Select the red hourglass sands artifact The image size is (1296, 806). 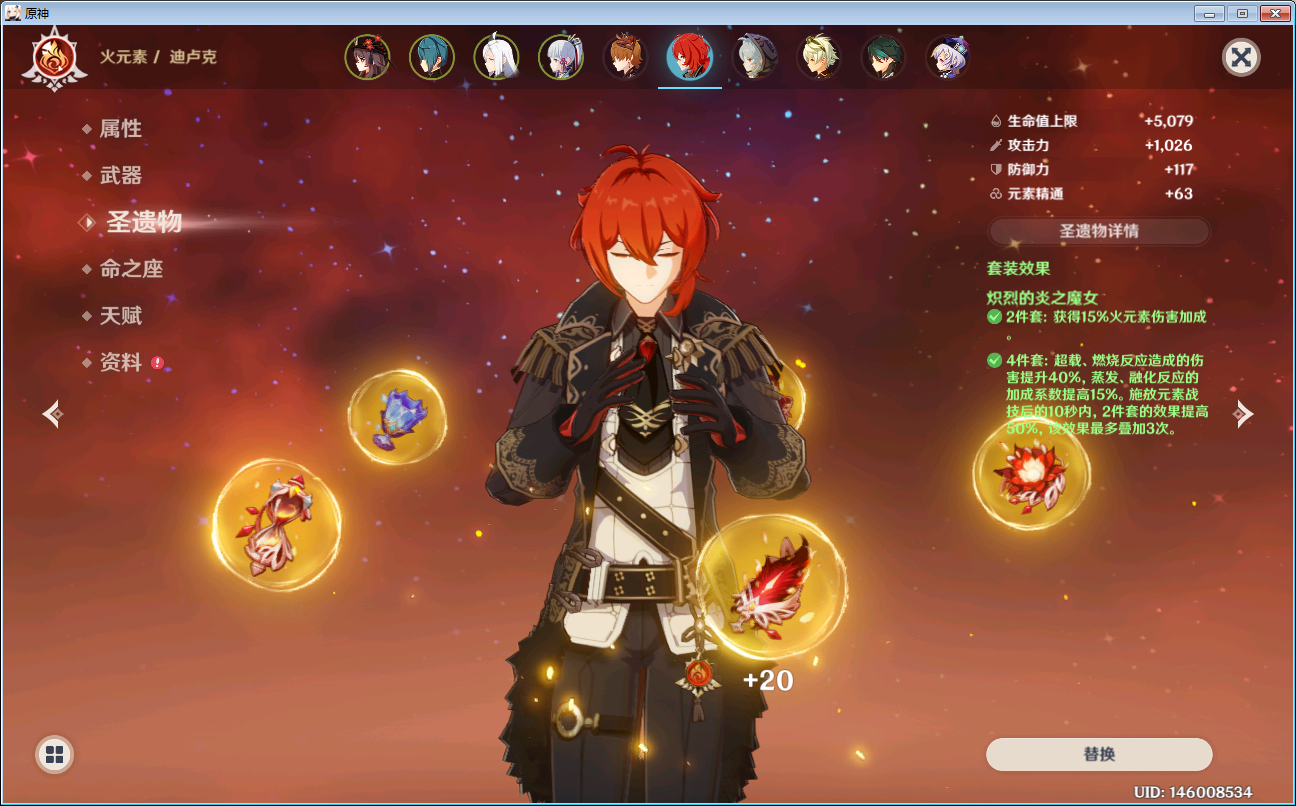click(x=277, y=524)
